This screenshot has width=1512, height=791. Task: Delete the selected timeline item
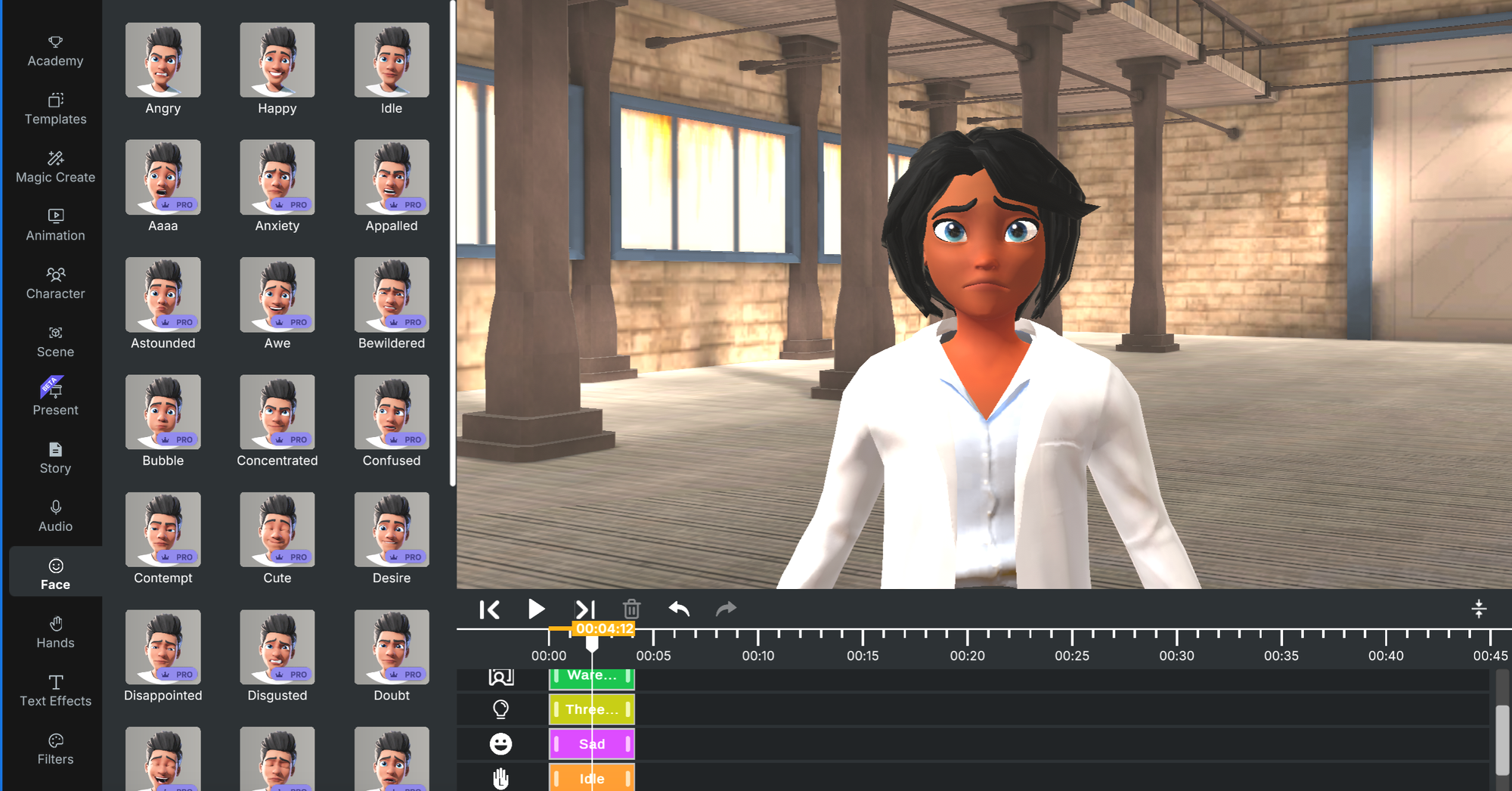632,609
